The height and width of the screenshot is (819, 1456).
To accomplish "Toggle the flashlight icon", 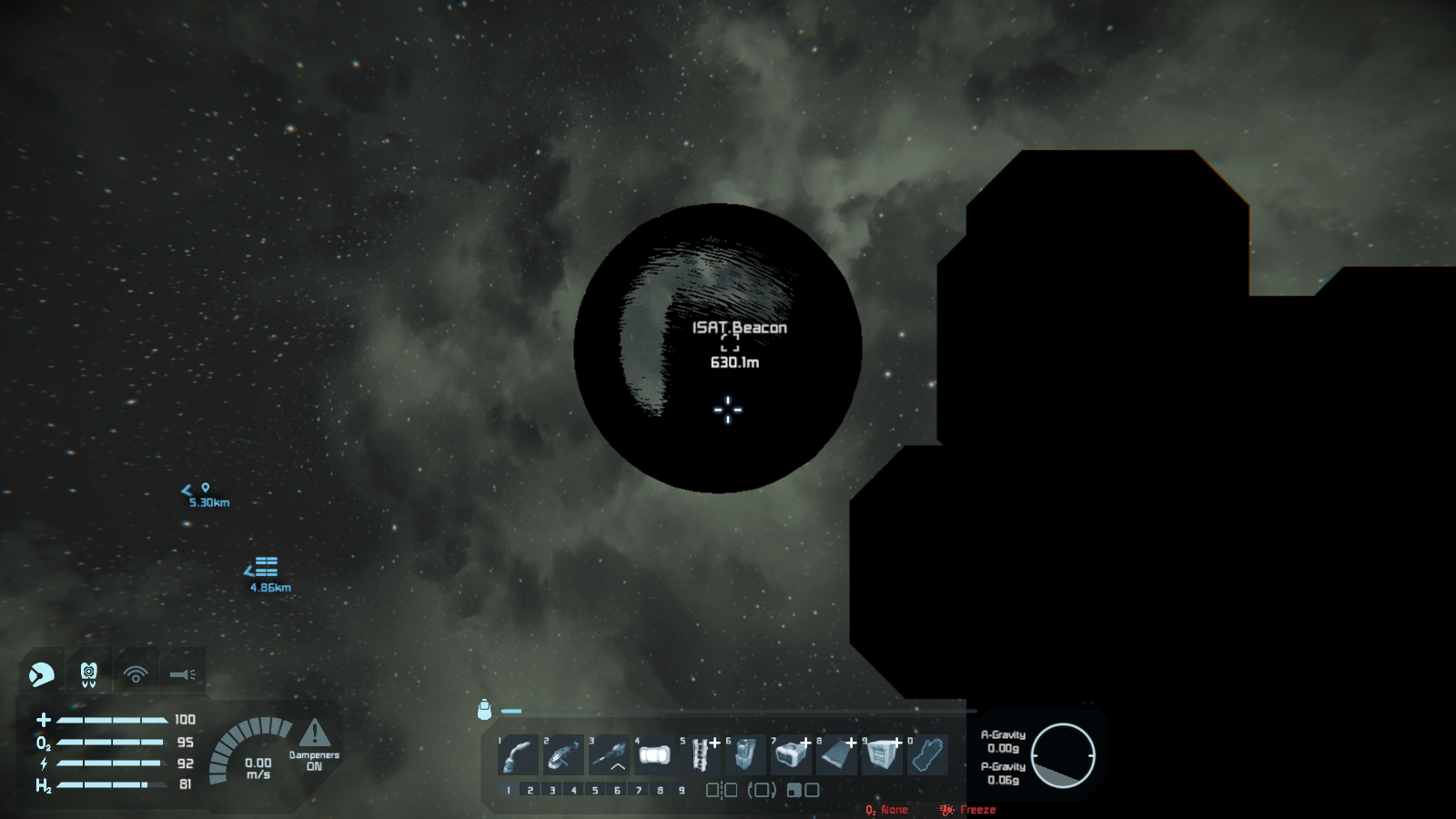I will (183, 674).
